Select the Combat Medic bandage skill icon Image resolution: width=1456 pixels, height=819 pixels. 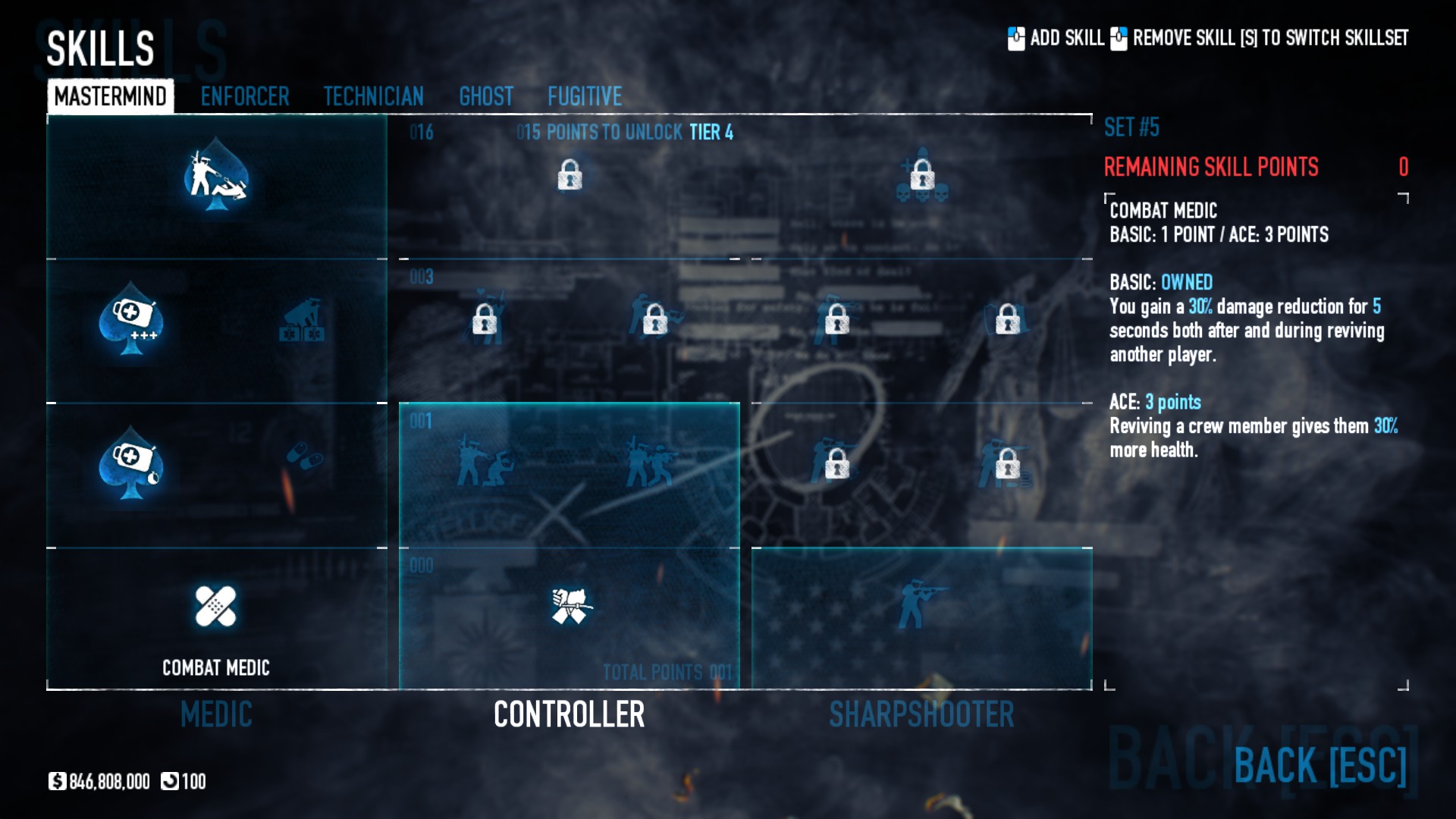click(x=216, y=606)
